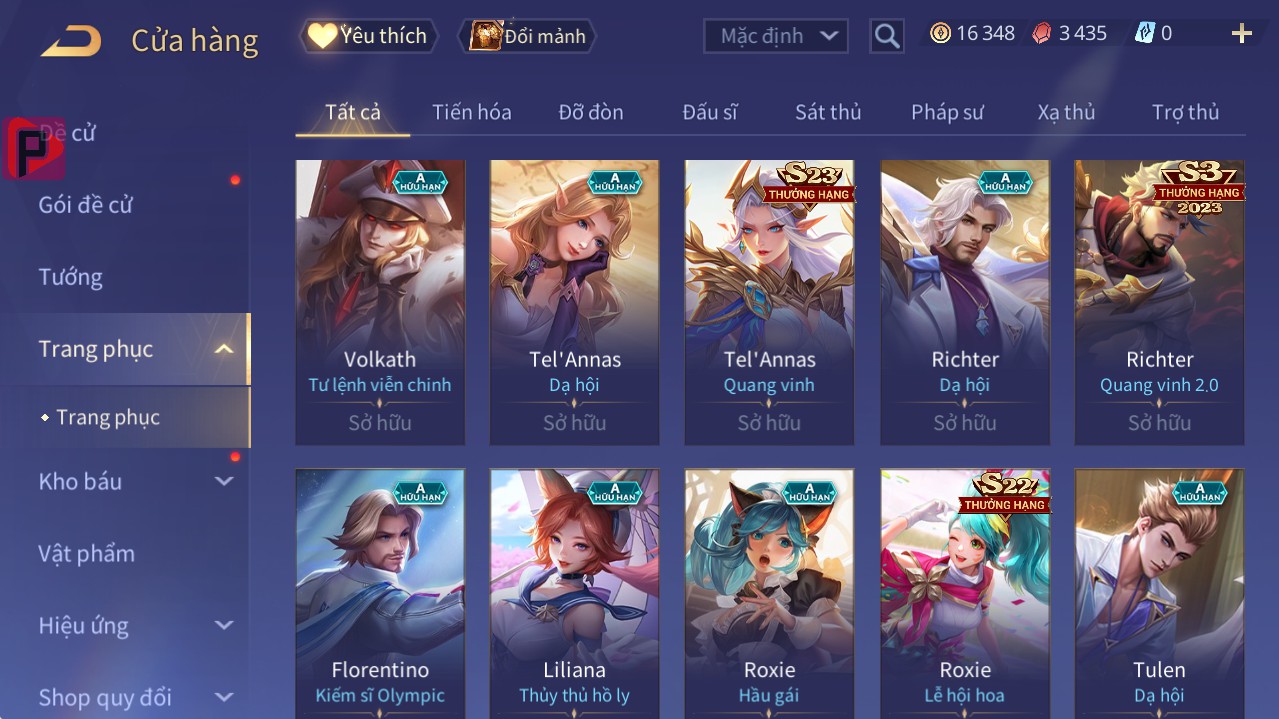The width and height of the screenshot is (1279, 719).
Task: Open the Yêu thích favorites list
Action: (369, 36)
